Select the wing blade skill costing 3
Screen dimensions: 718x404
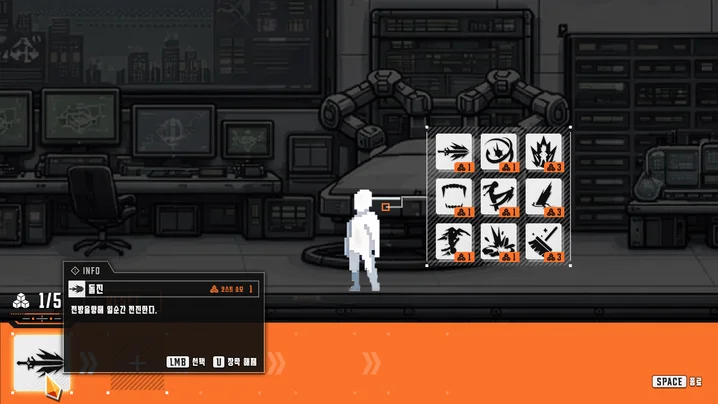pos(544,197)
